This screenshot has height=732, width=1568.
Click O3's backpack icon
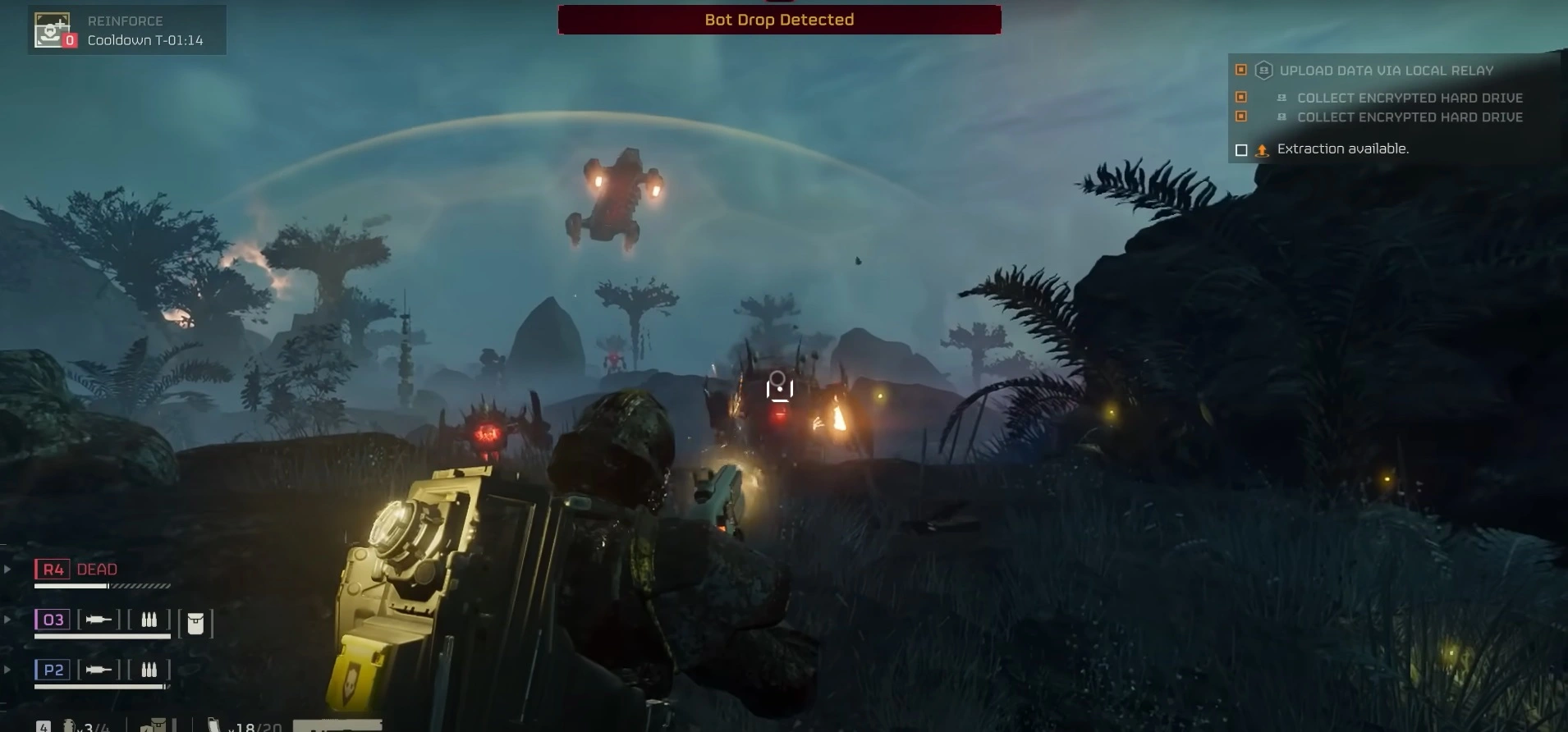(x=195, y=624)
